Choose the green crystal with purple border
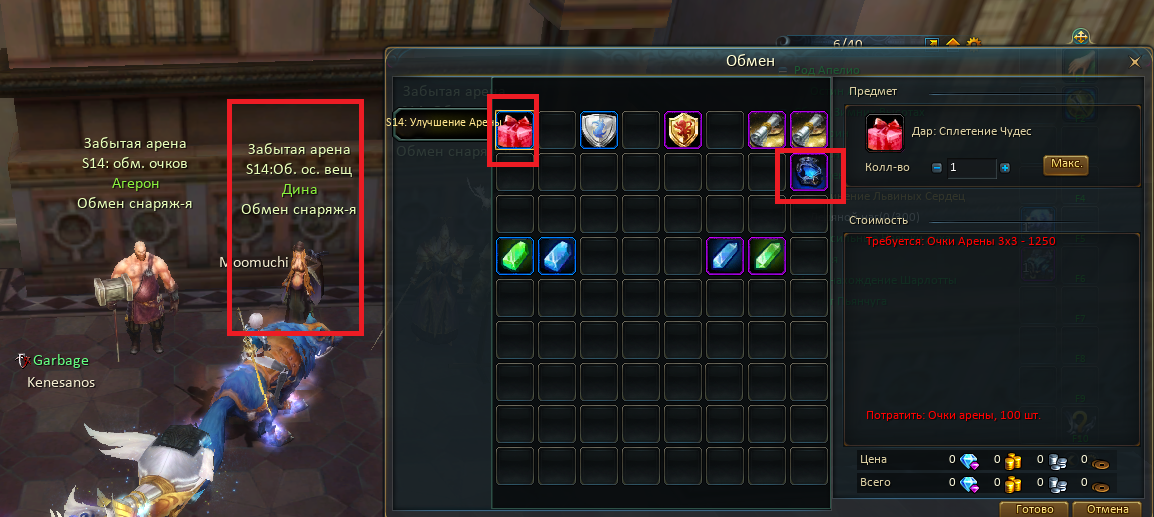The width and height of the screenshot is (1154, 517). click(x=767, y=255)
